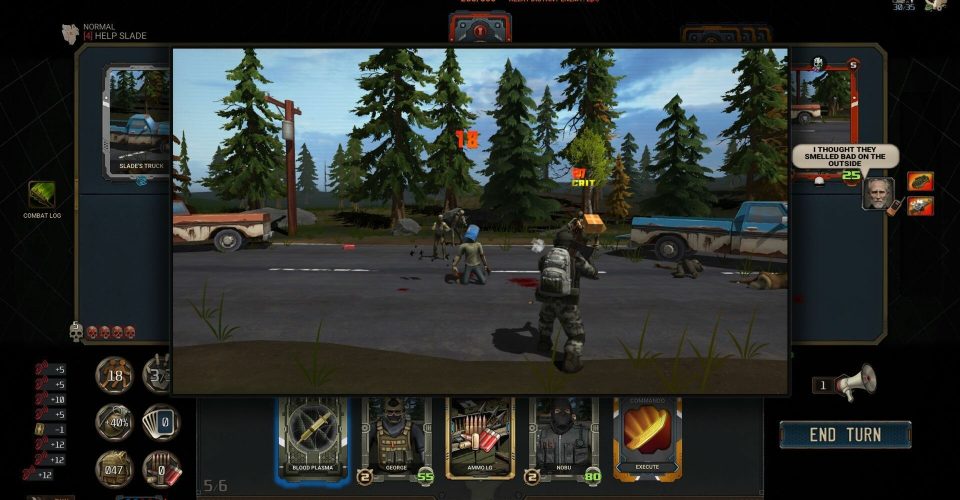The image size is (960, 500).
Task: Pick the Commando Execute card
Action: point(647,435)
